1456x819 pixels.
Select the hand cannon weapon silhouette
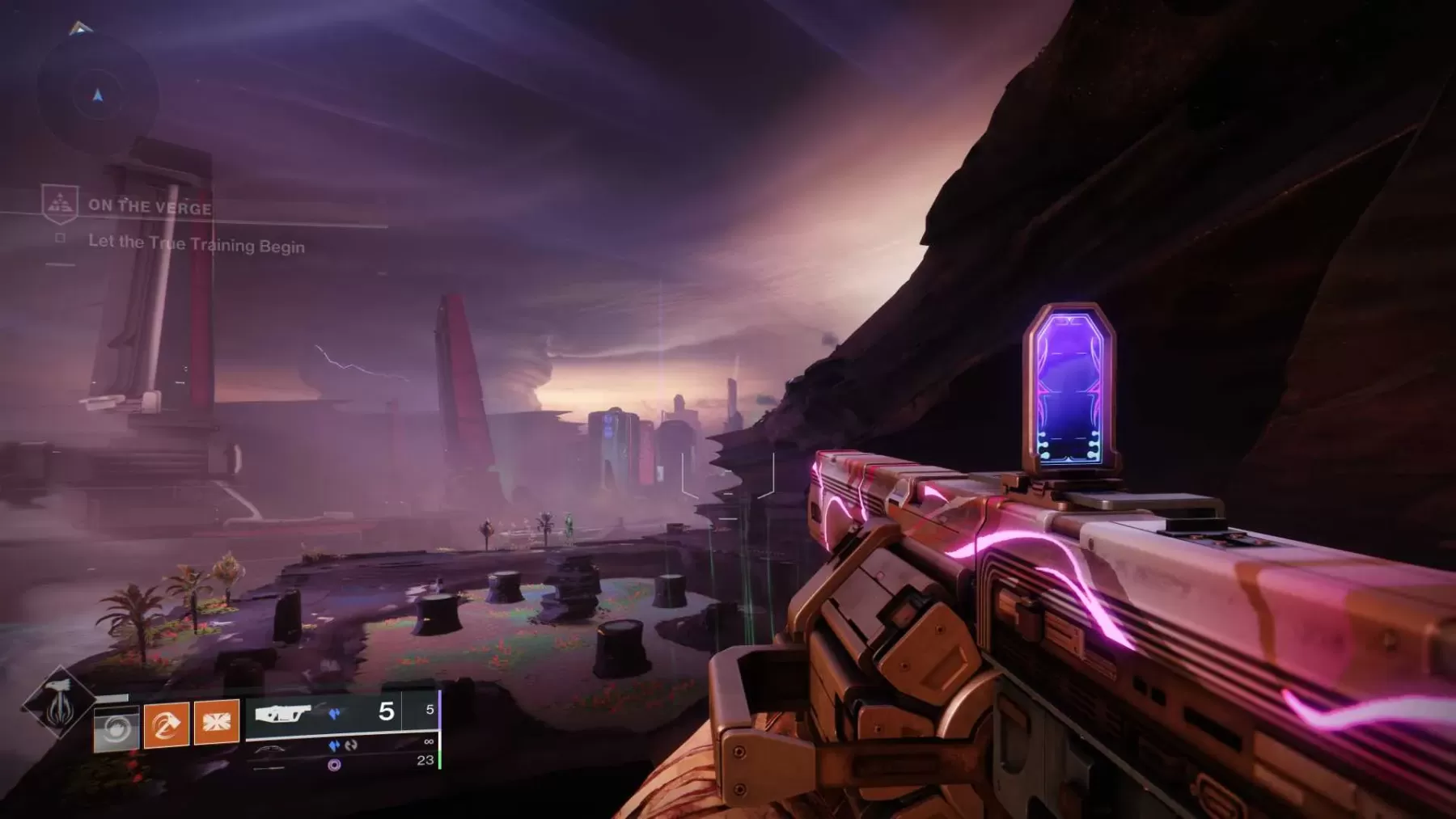[x=269, y=749]
